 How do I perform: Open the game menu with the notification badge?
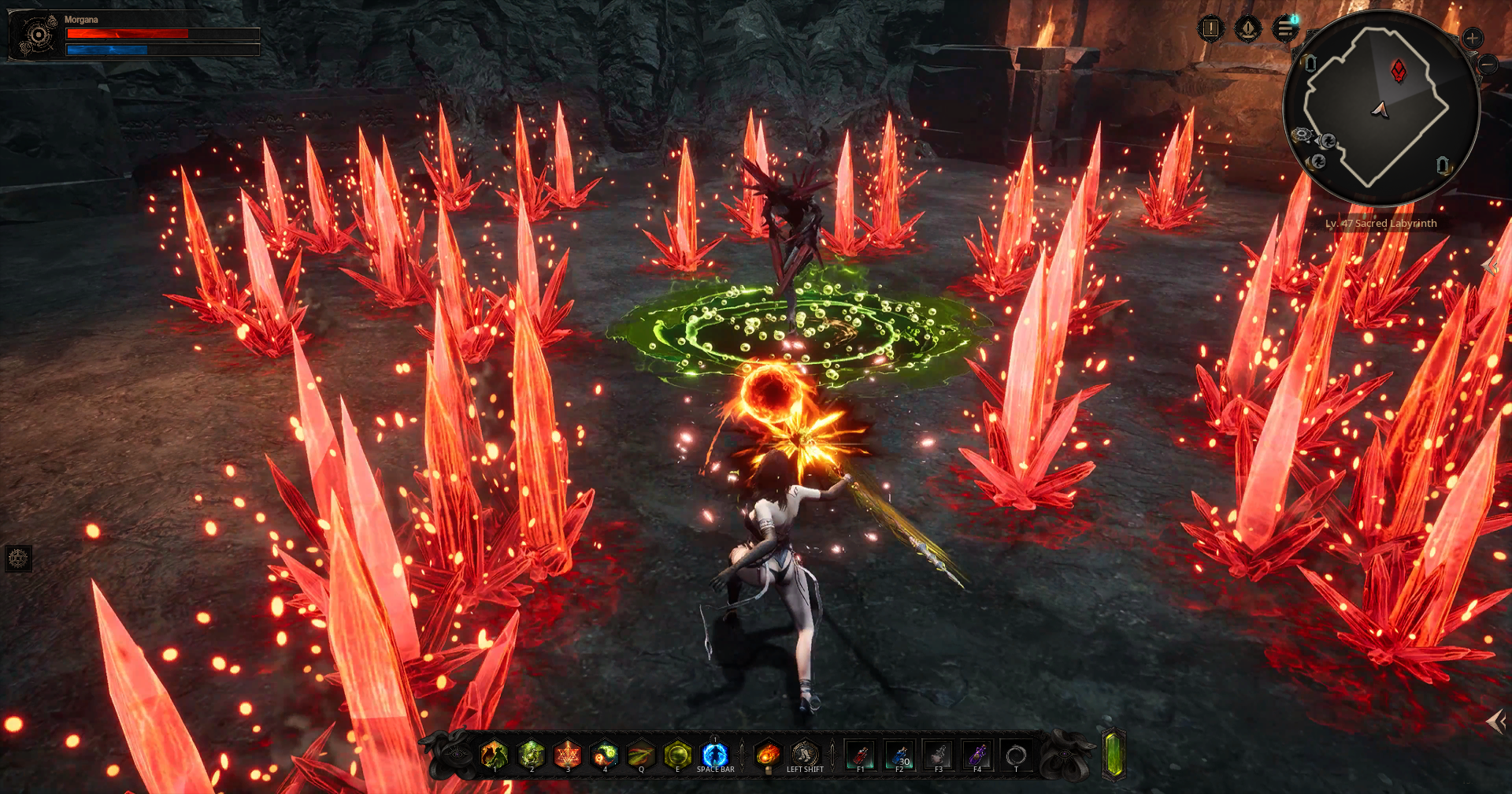(x=1287, y=28)
